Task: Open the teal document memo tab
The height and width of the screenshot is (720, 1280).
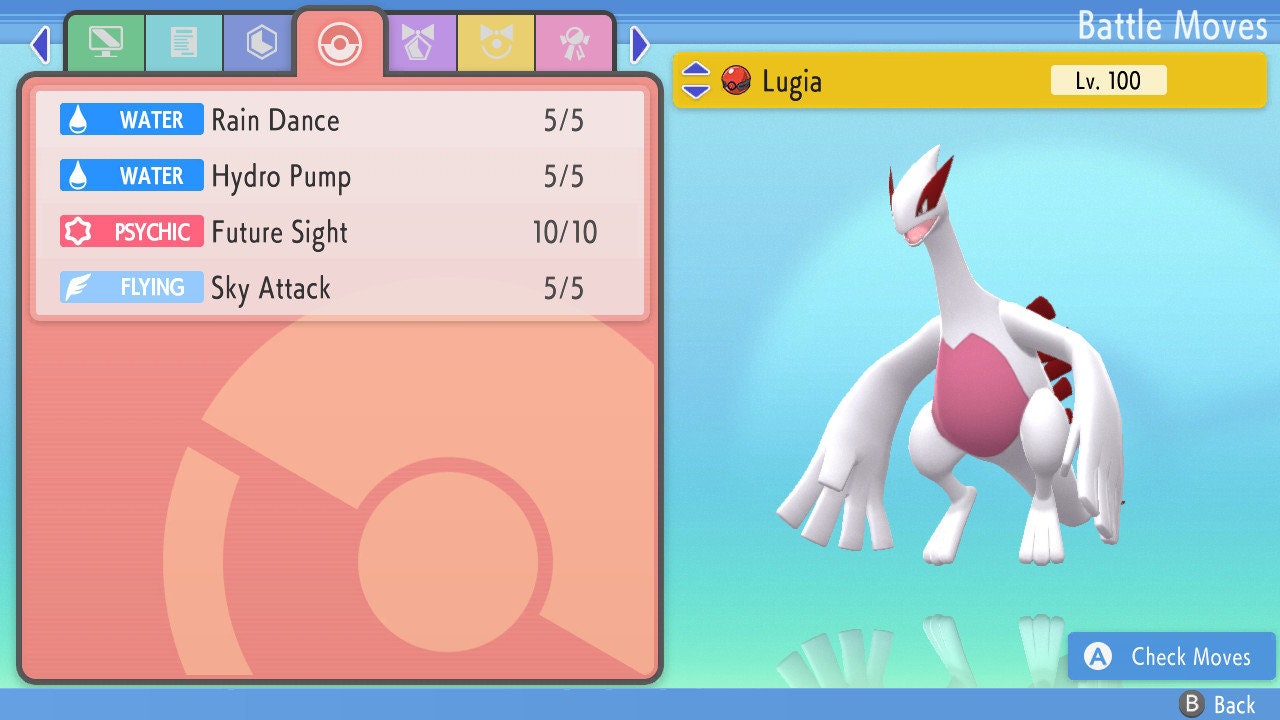Action: 183,42
